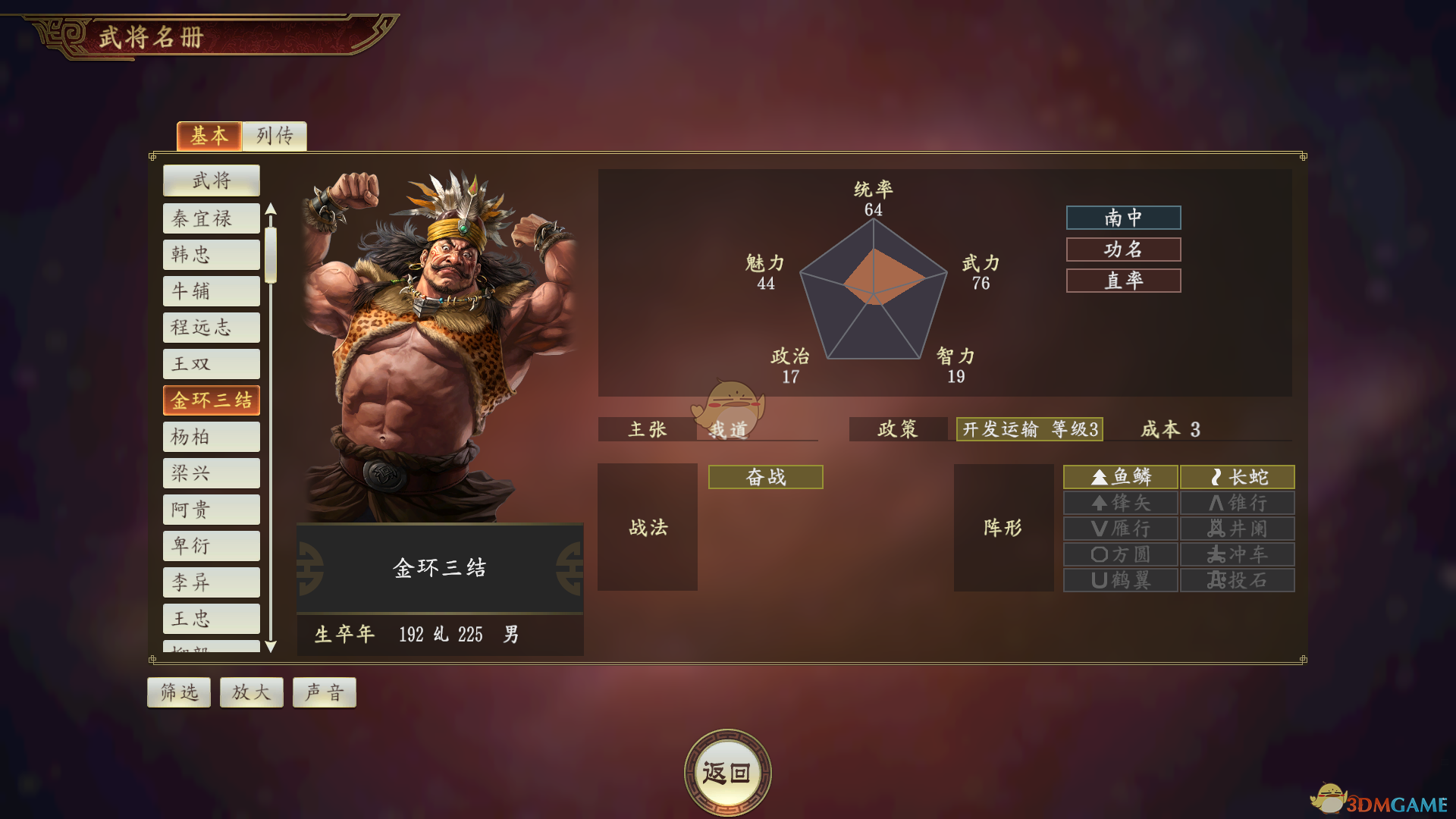
Task: Open the 开发运输 等级3 policy entry
Action: [1029, 429]
